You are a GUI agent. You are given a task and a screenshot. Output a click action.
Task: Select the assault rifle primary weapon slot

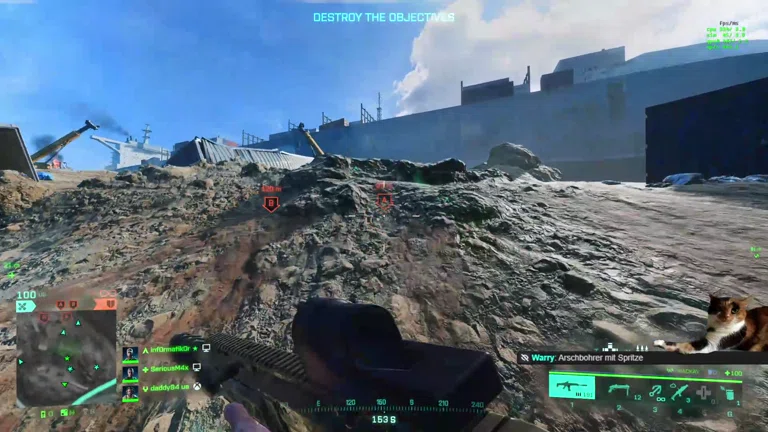click(572, 387)
